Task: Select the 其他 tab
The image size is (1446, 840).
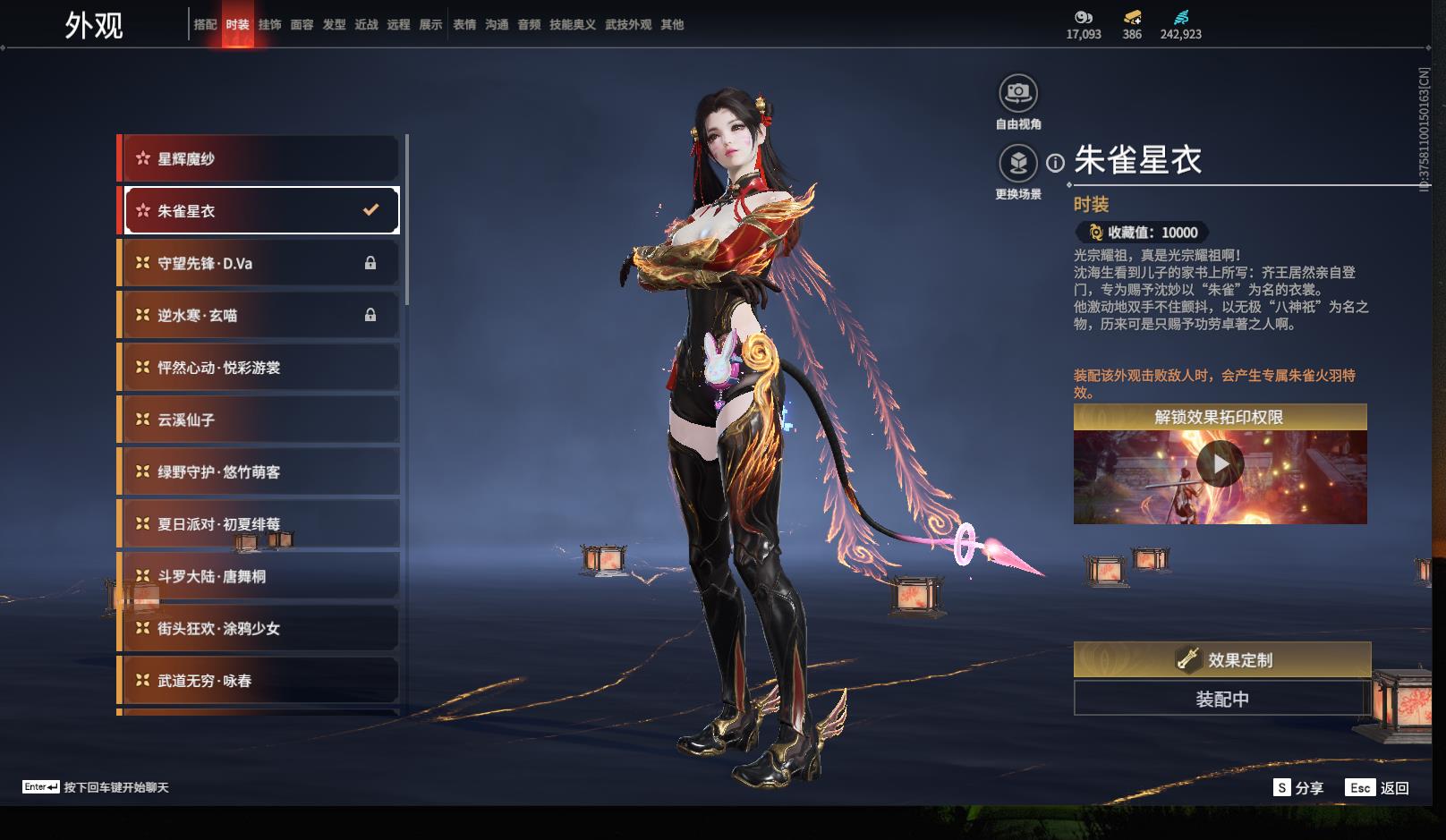Action: [x=672, y=25]
